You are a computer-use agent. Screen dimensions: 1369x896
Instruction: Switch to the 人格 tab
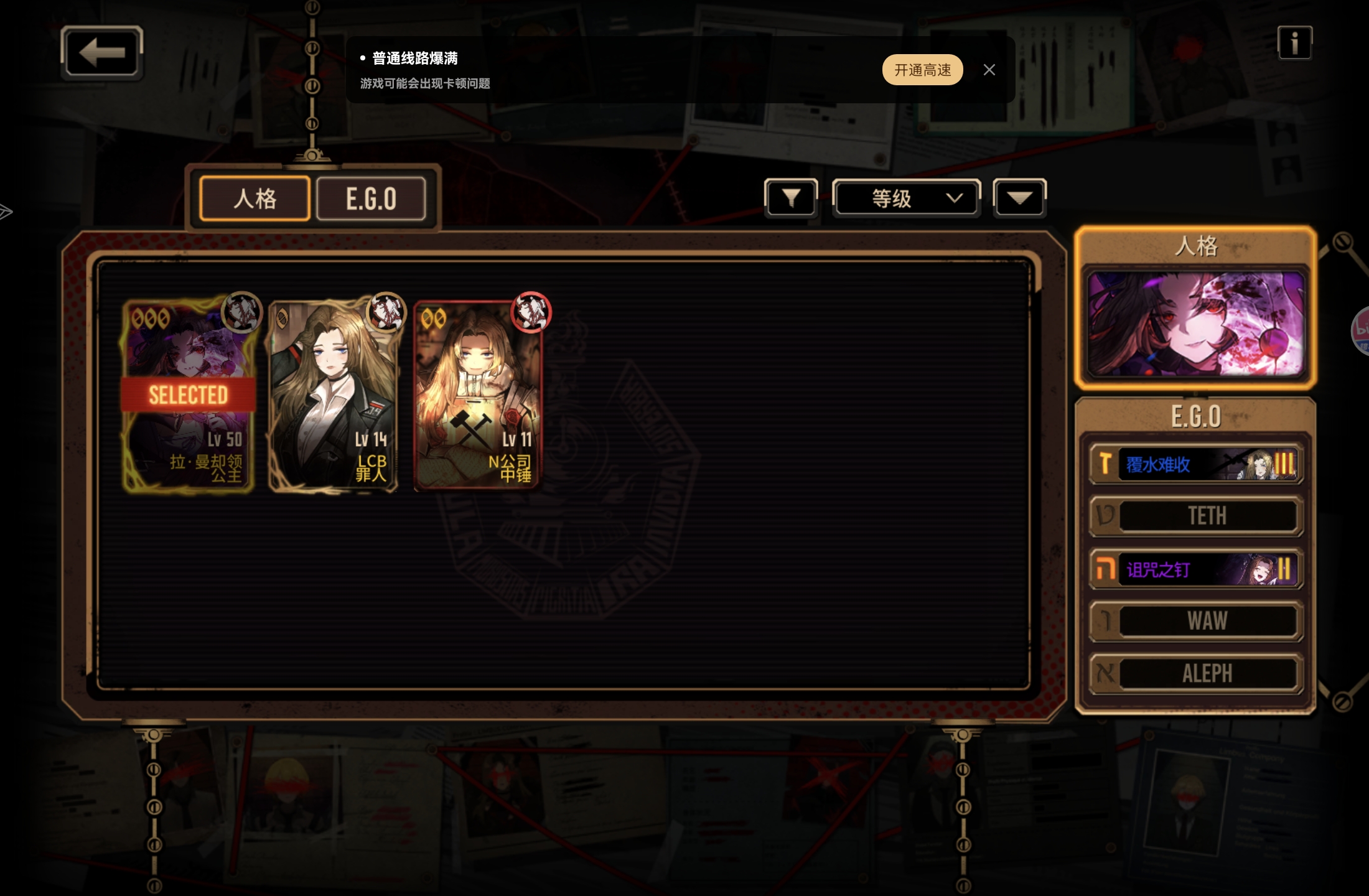(255, 198)
